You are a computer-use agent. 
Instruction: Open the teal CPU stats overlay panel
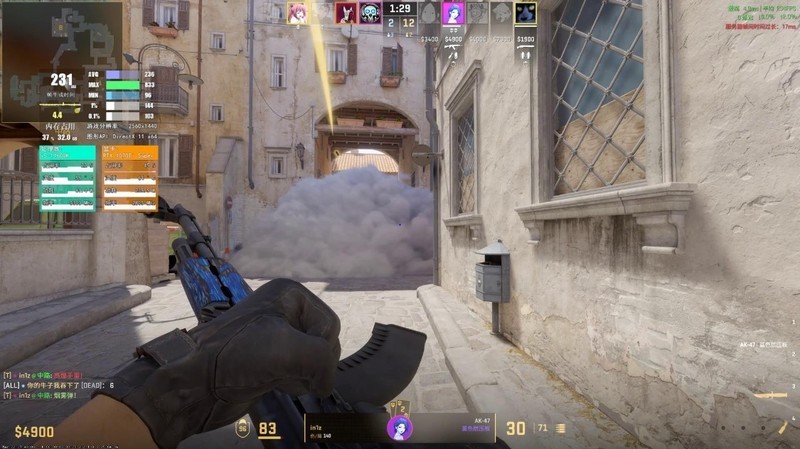point(68,178)
